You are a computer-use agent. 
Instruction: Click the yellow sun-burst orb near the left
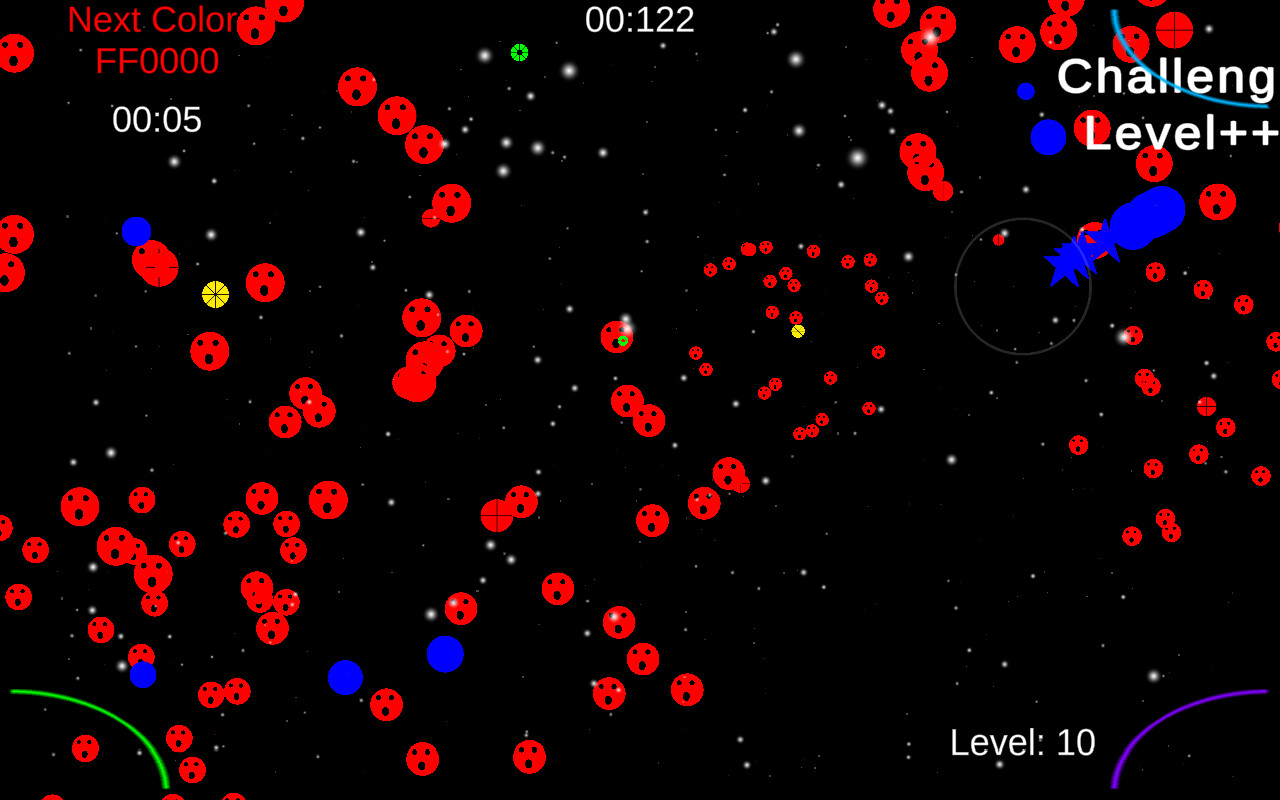(x=215, y=295)
